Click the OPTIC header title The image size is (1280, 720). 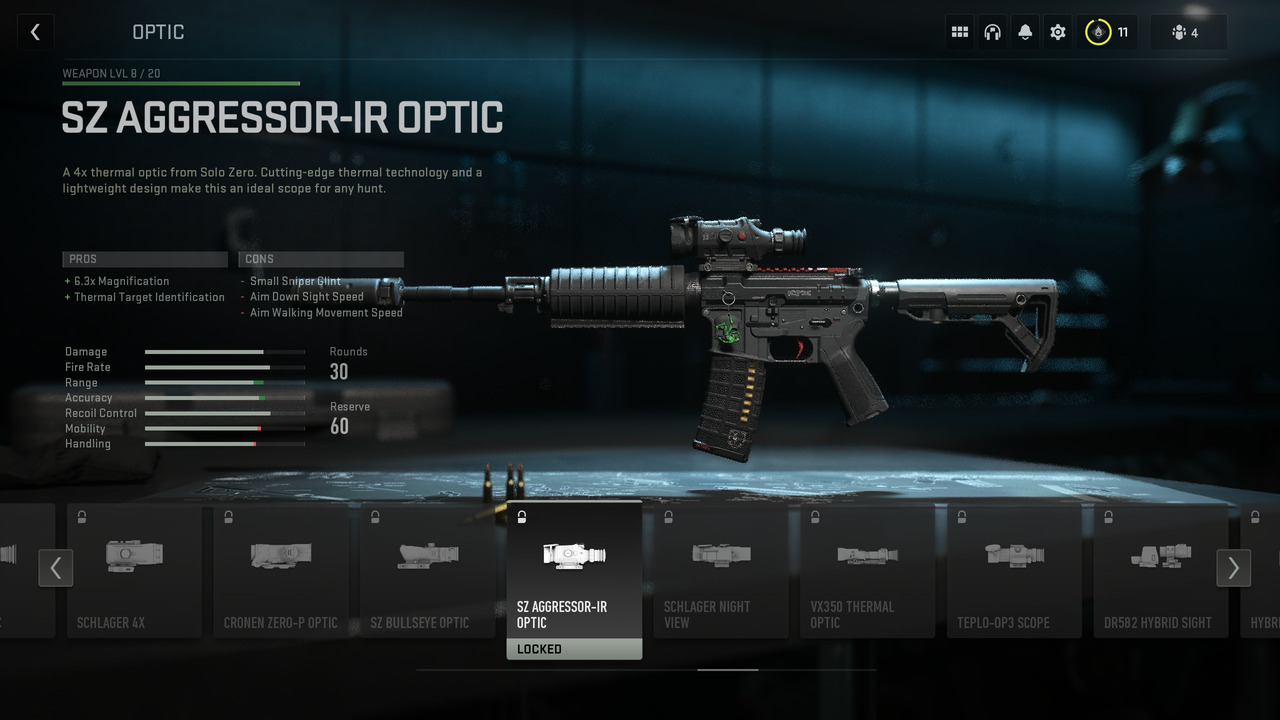point(158,31)
